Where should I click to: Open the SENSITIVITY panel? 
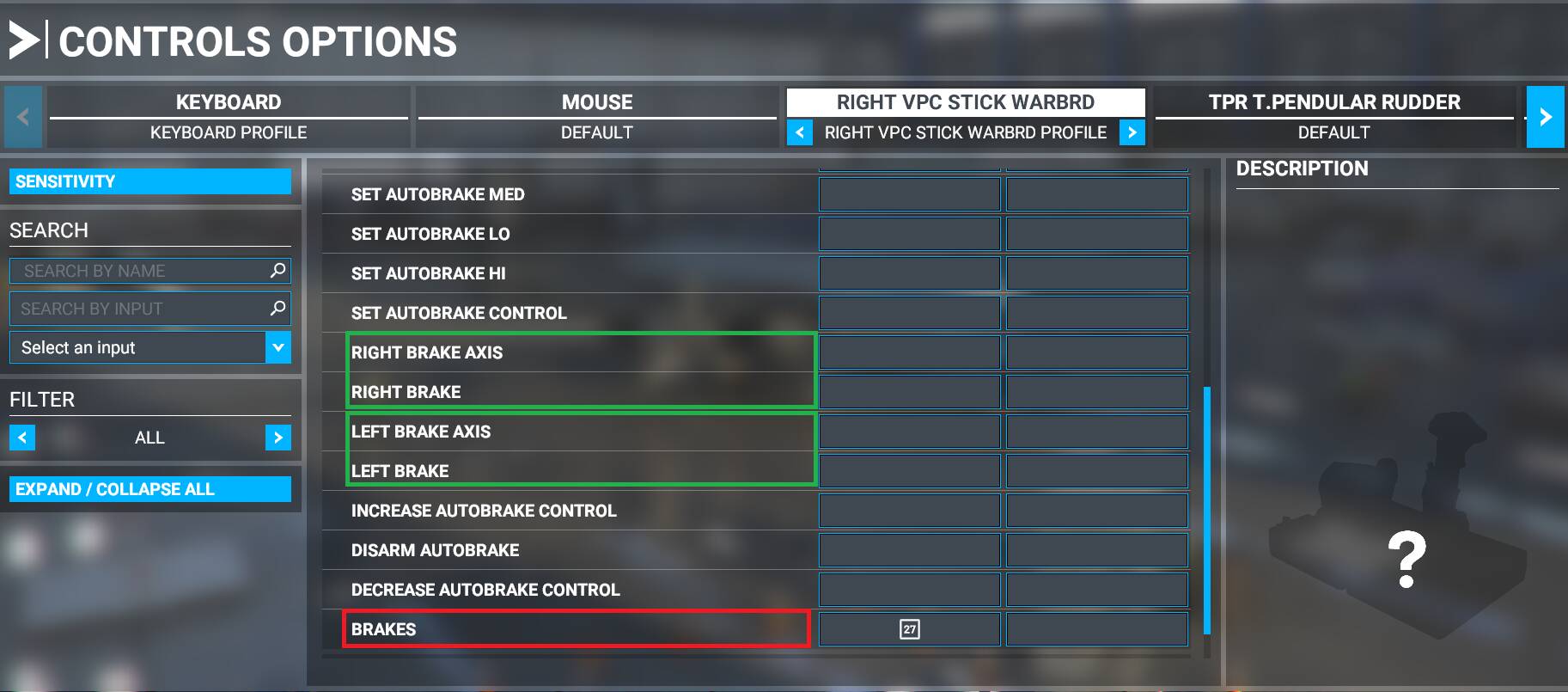point(149,181)
